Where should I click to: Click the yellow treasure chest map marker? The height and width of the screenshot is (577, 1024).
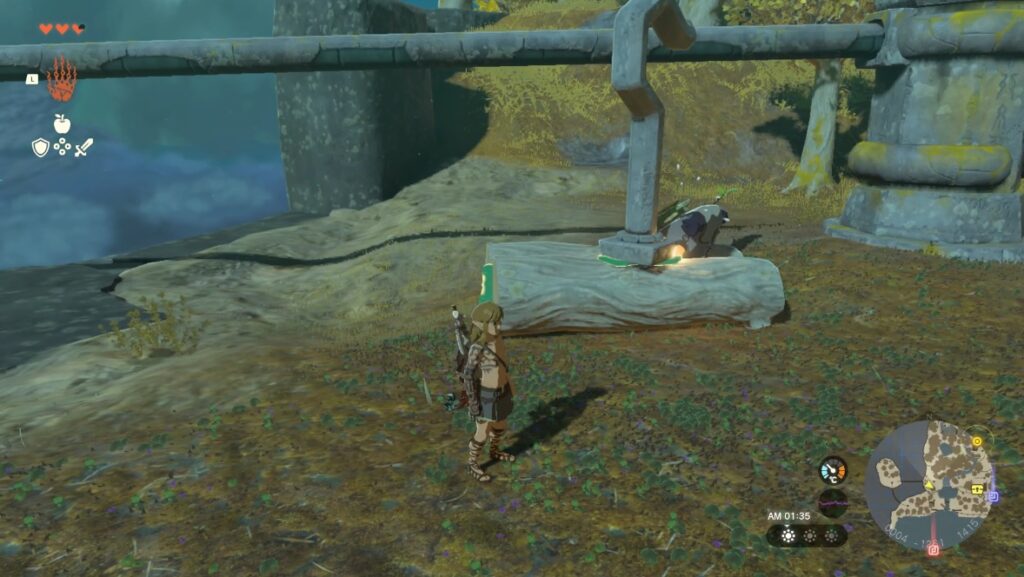(975, 489)
